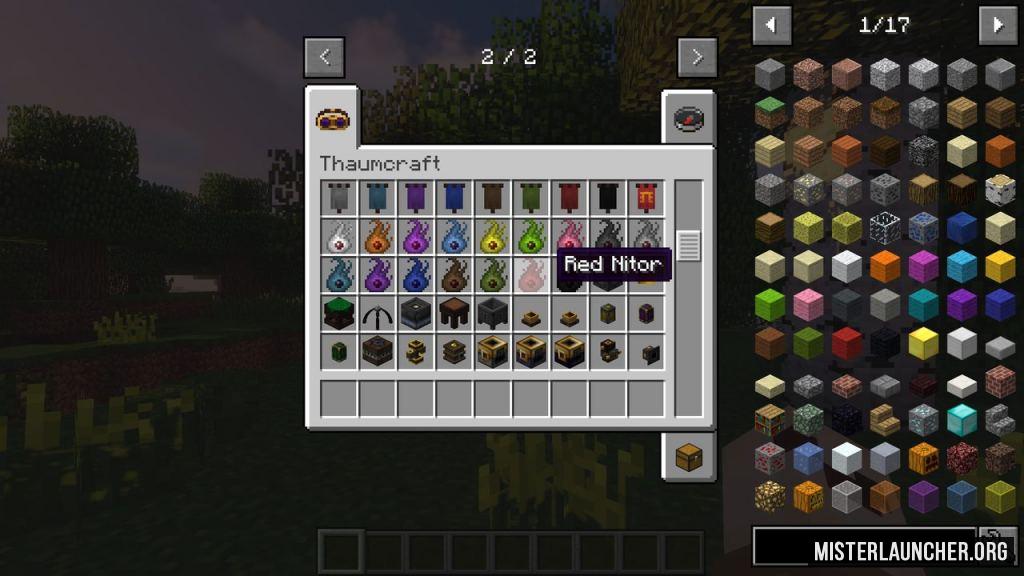The width and height of the screenshot is (1024, 576).
Task: Pick the black arc-shaped item
Action: coord(377,313)
